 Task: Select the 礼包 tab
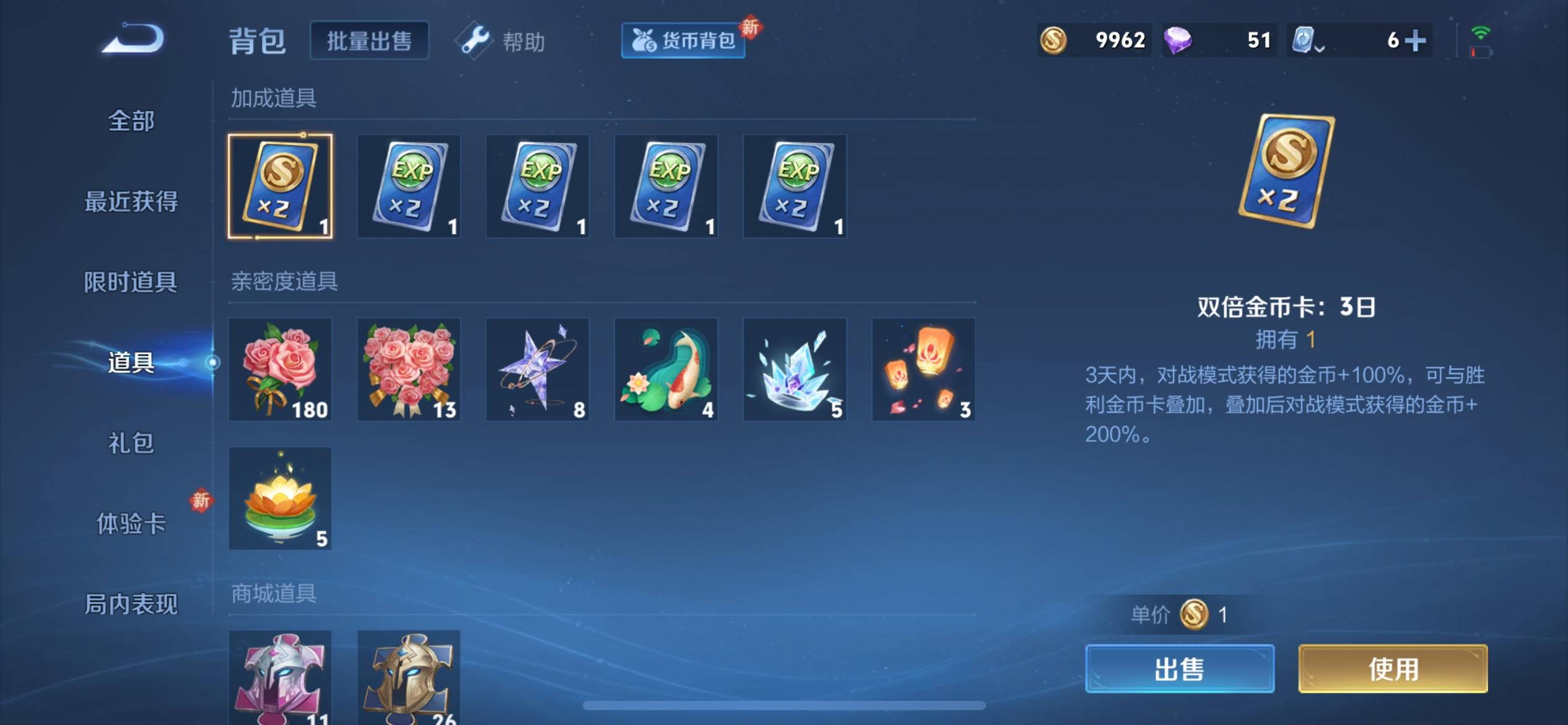[131, 443]
